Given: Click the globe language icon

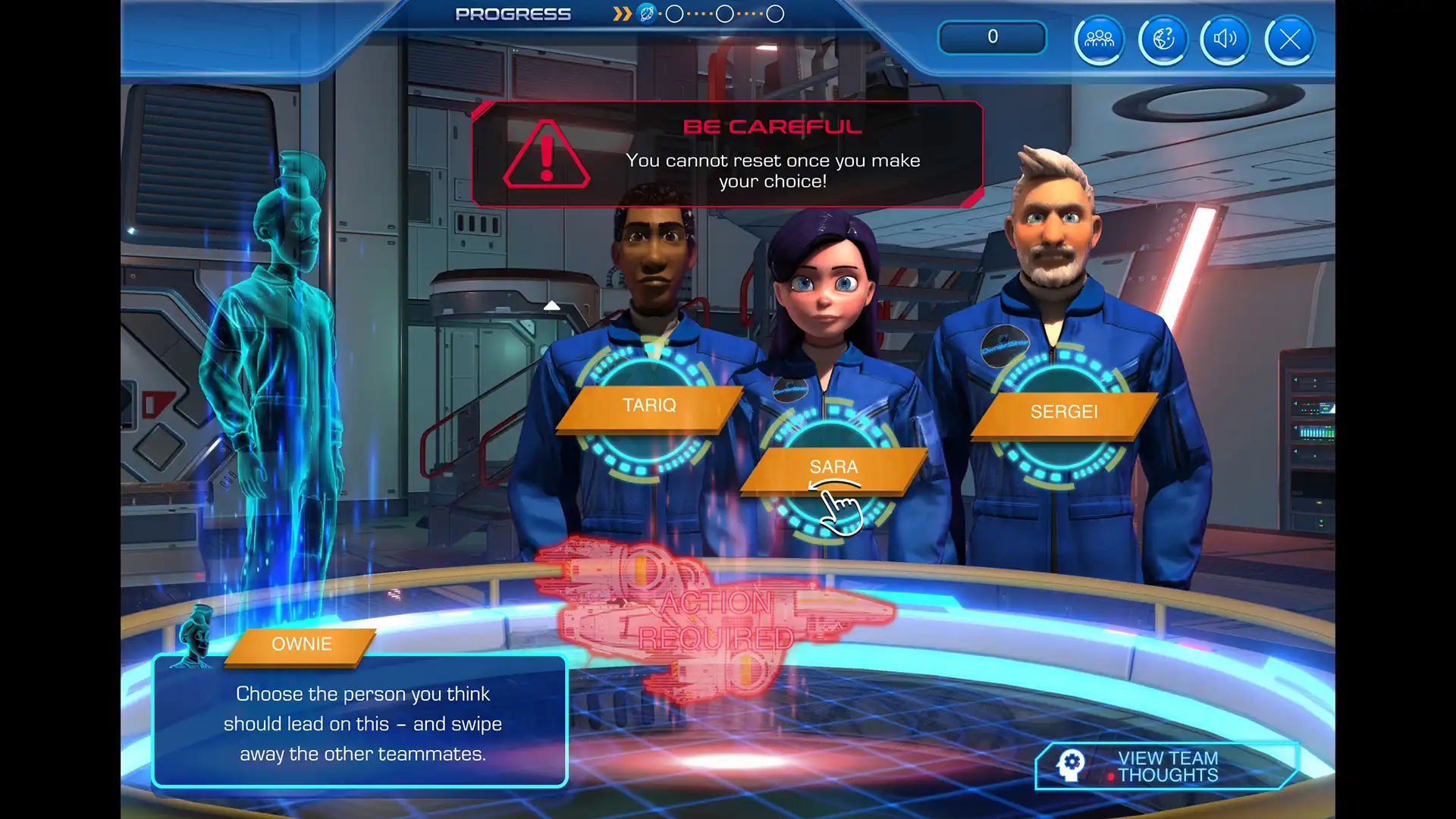Looking at the screenshot, I should point(1163,39).
